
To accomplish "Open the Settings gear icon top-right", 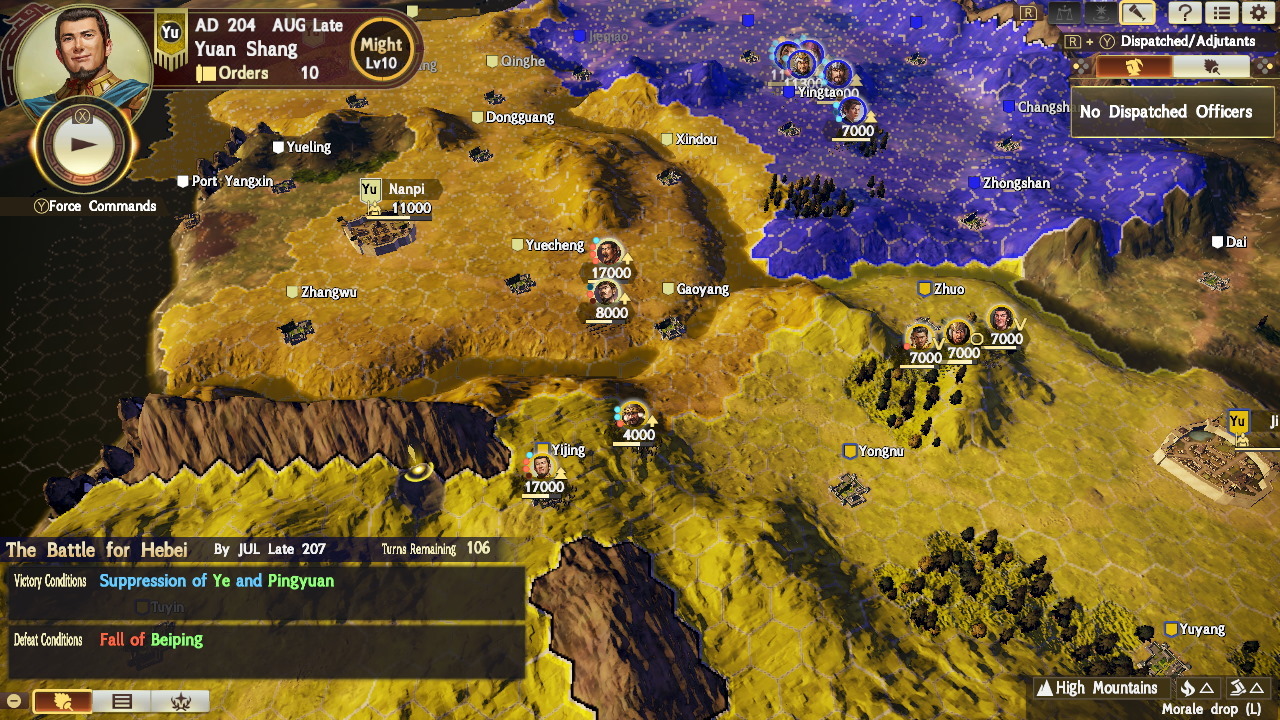I will tap(1257, 12).
